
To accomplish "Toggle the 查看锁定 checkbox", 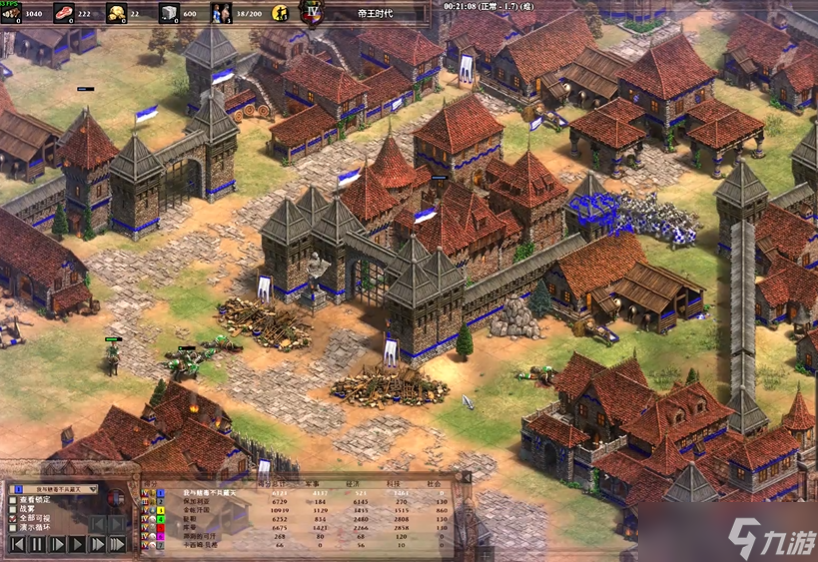I will [13, 499].
